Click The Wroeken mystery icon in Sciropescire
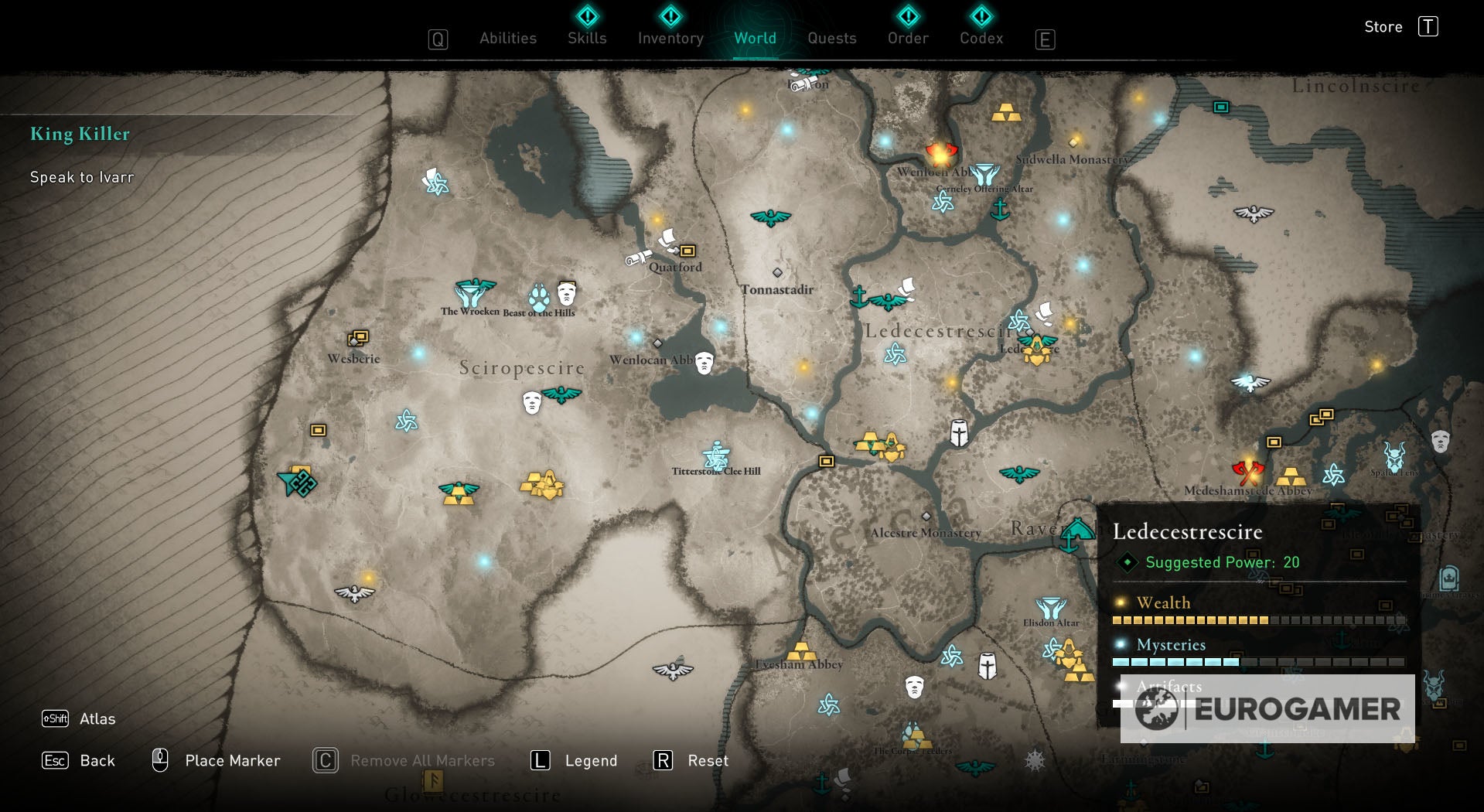 (x=472, y=292)
